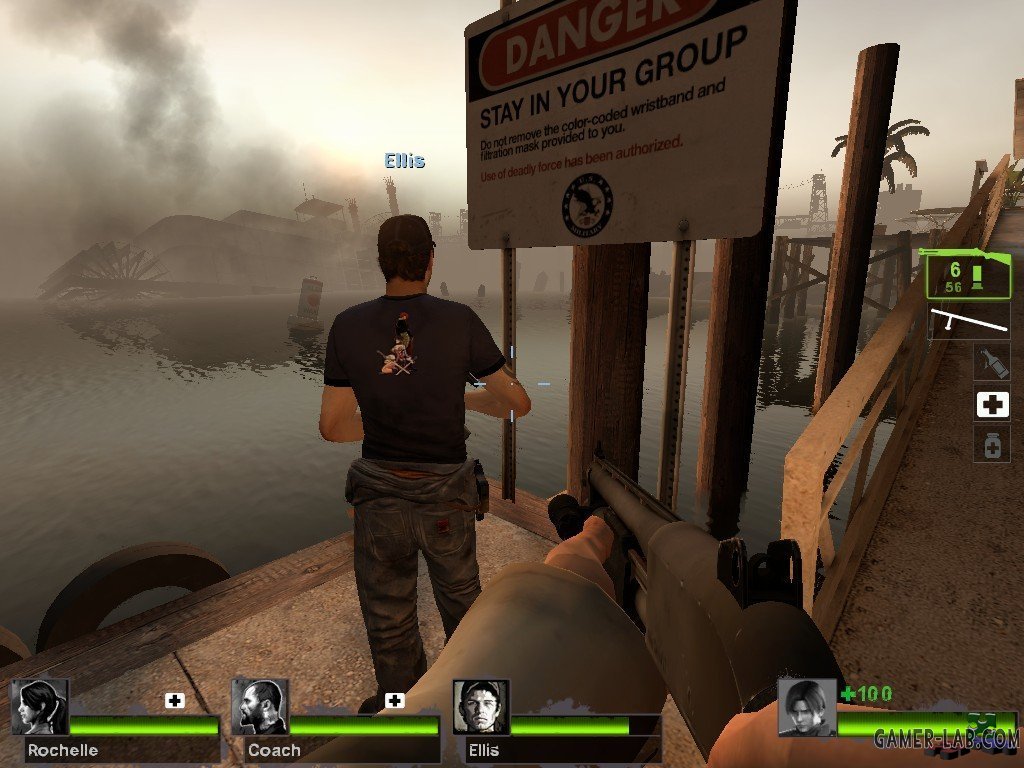Image resolution: width=1024 pixels, height=768 pixels.
Task: Choose the first aid kit slot
Action: pos(992,404)
